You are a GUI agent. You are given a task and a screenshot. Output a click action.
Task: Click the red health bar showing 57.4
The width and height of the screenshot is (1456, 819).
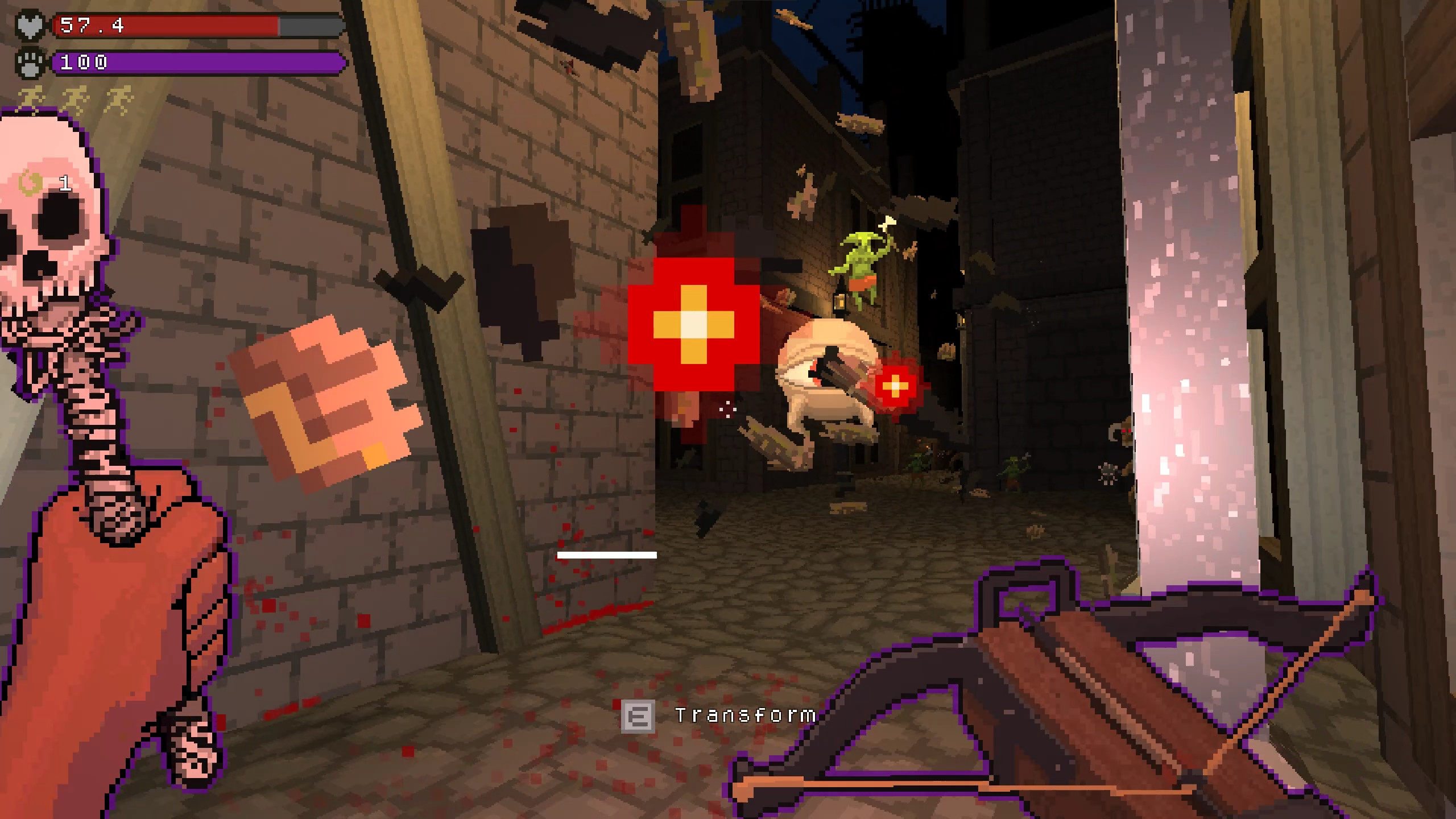pos(171,26)
